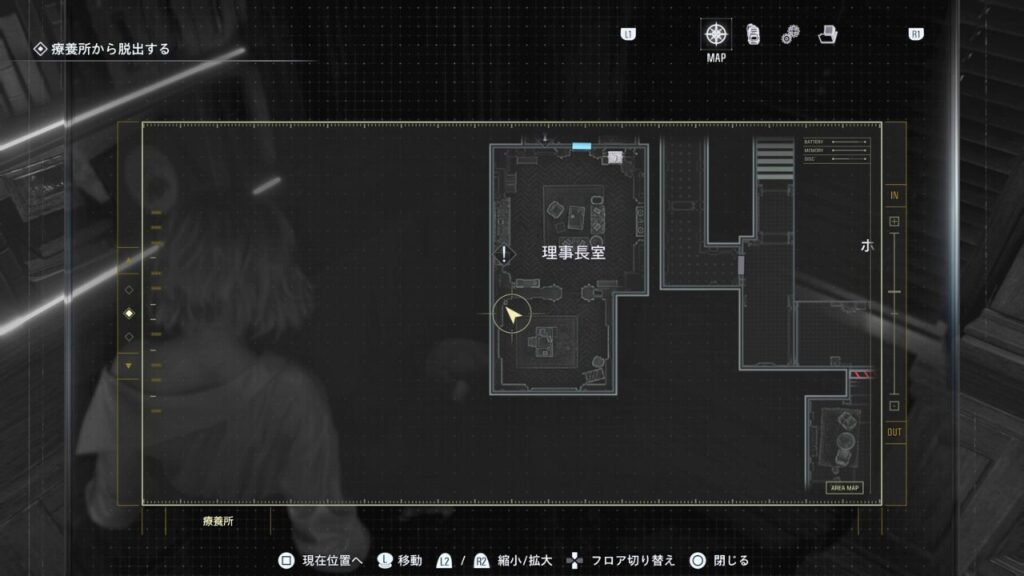Open the AREA MAP view
The height and width of the screenshot is (576, 1024).
point(844,488)
